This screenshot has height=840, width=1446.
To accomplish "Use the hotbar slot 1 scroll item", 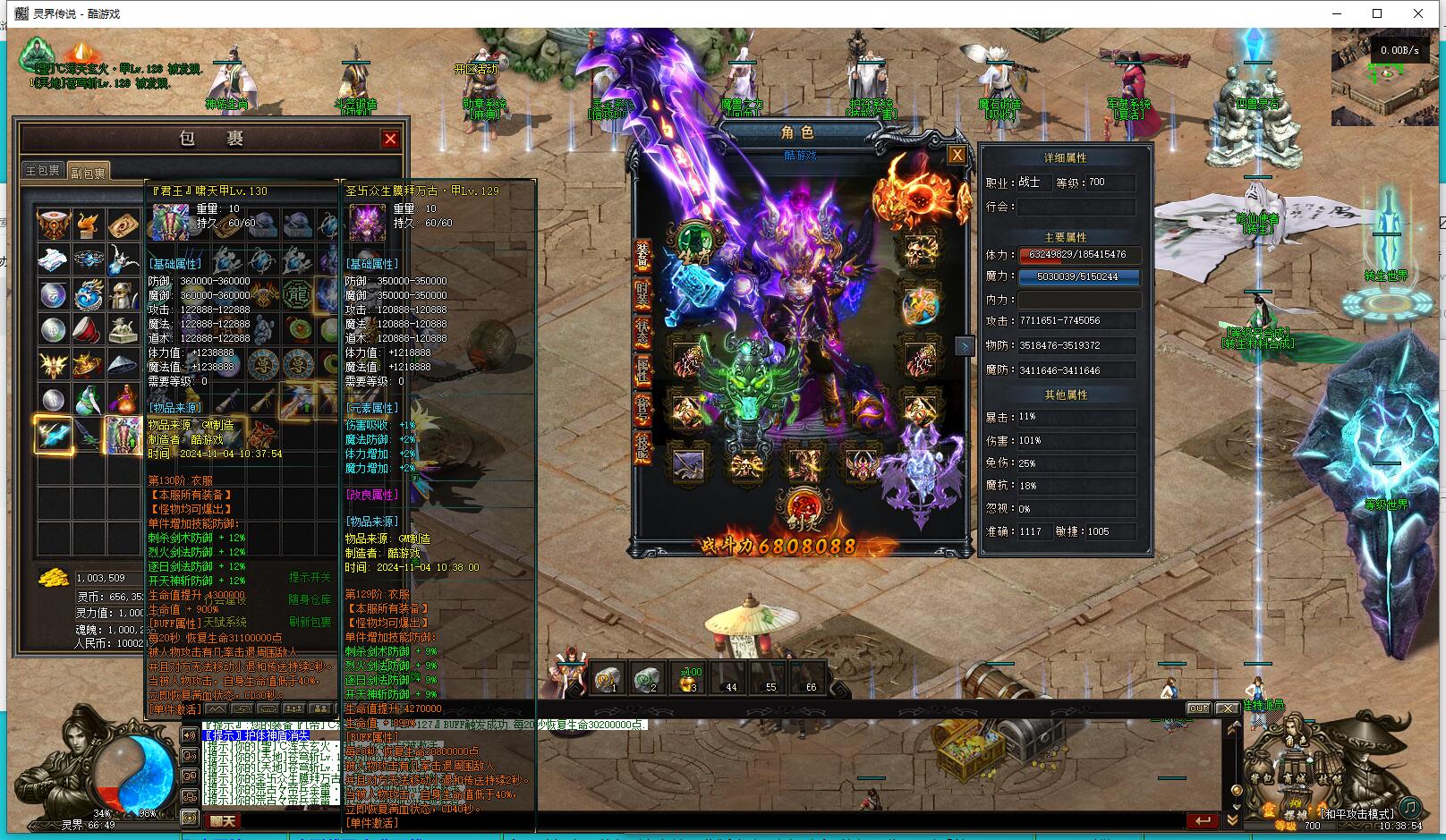I will pyautogui.click(x=608, y=679).
